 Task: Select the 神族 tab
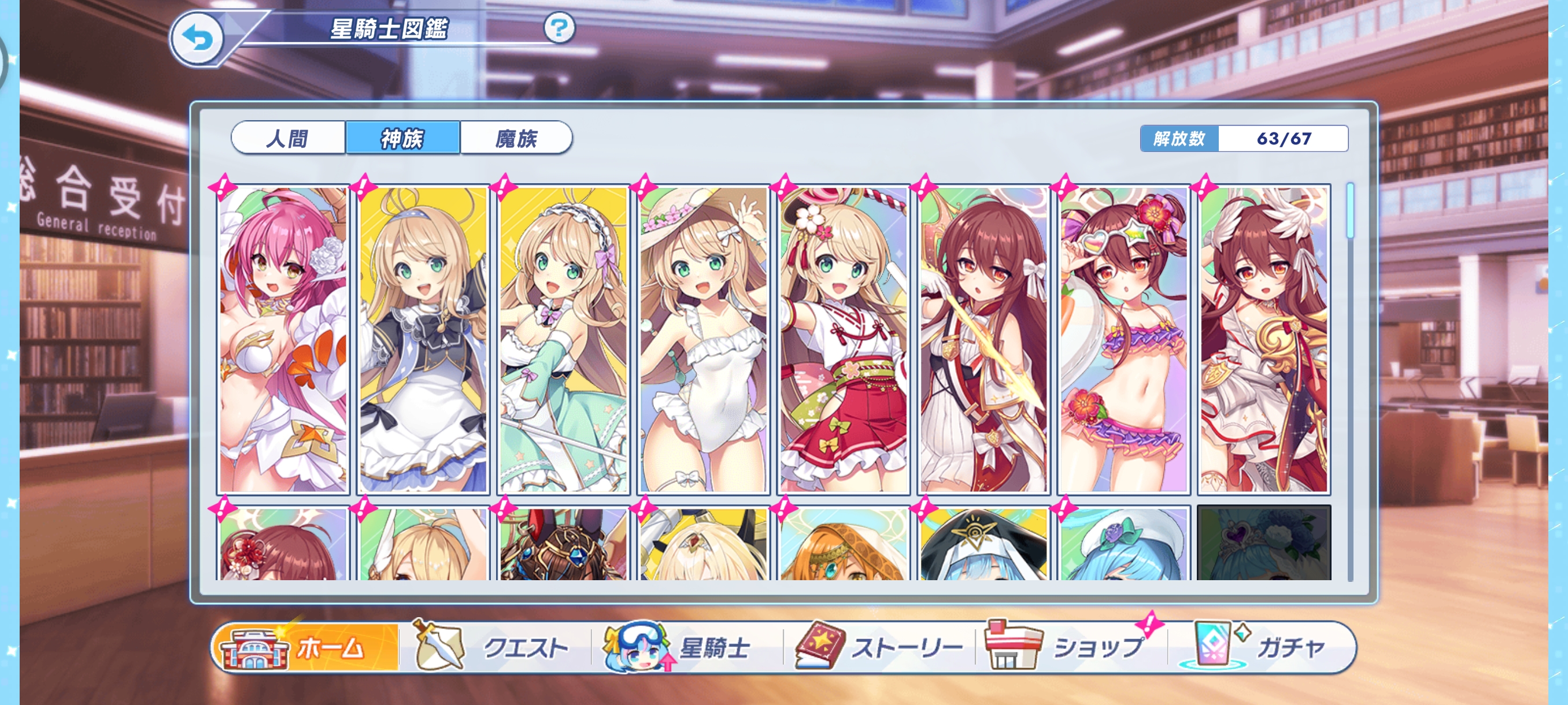[402, 138]
